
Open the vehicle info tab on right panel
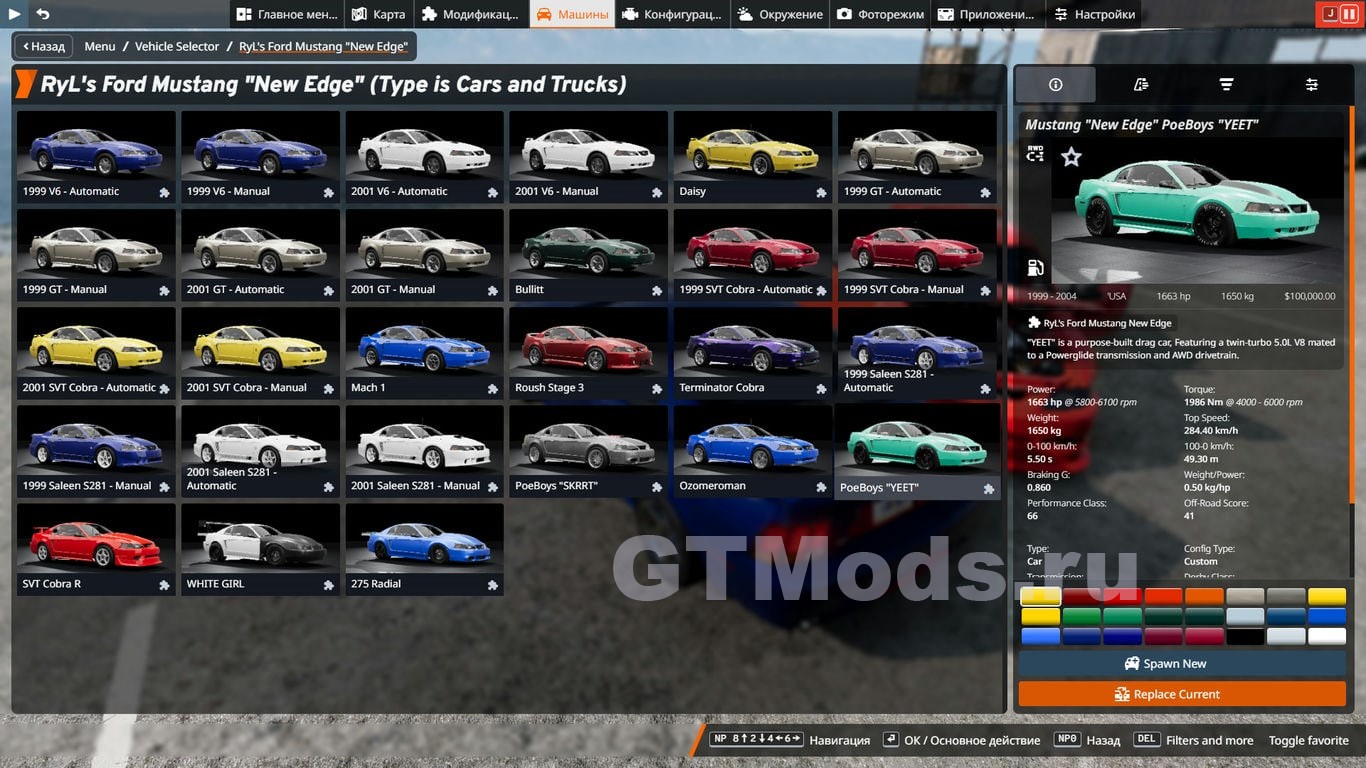[x=1055, y=84]
